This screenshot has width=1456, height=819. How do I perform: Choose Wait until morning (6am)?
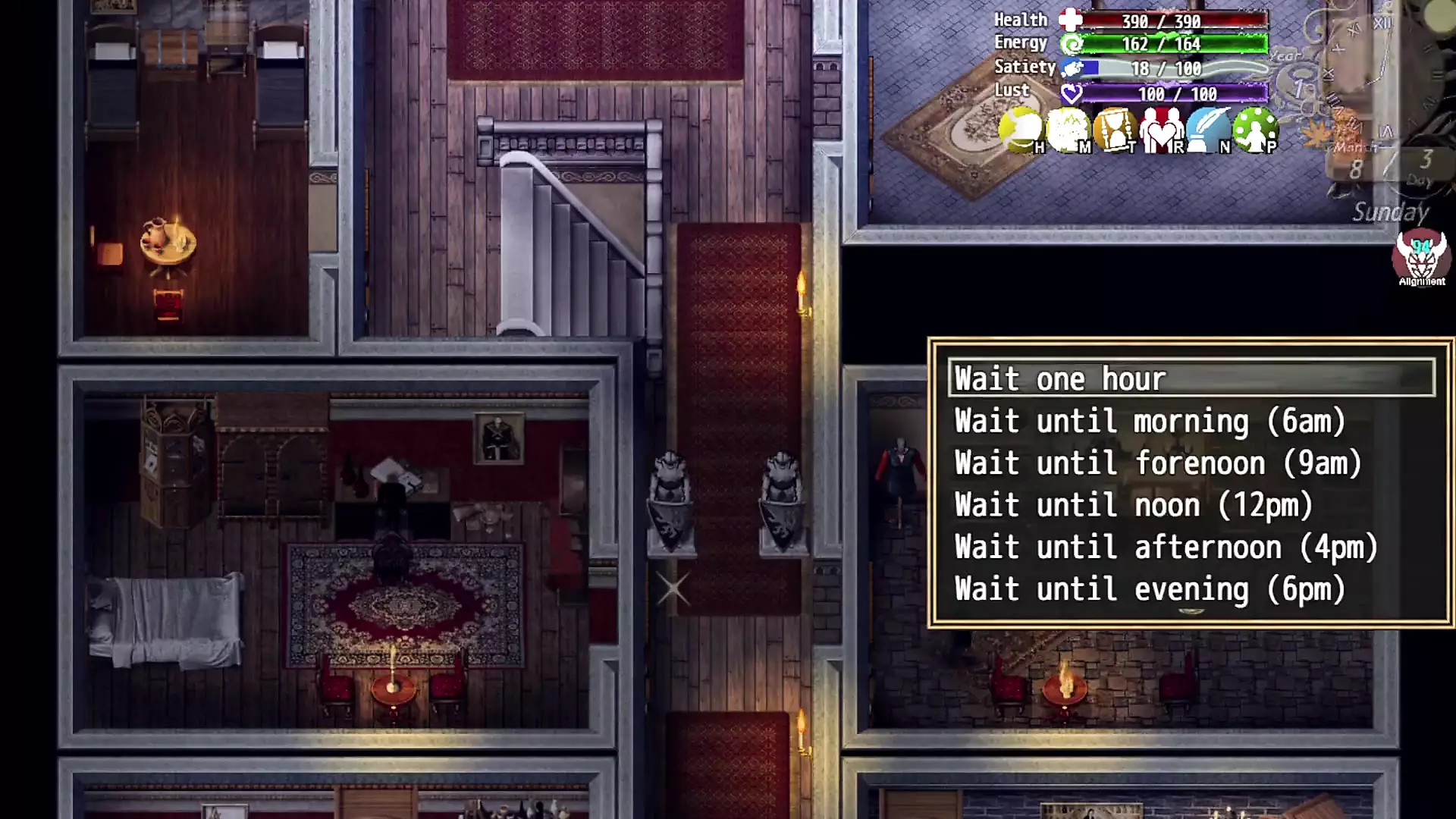pos(1150,421)
